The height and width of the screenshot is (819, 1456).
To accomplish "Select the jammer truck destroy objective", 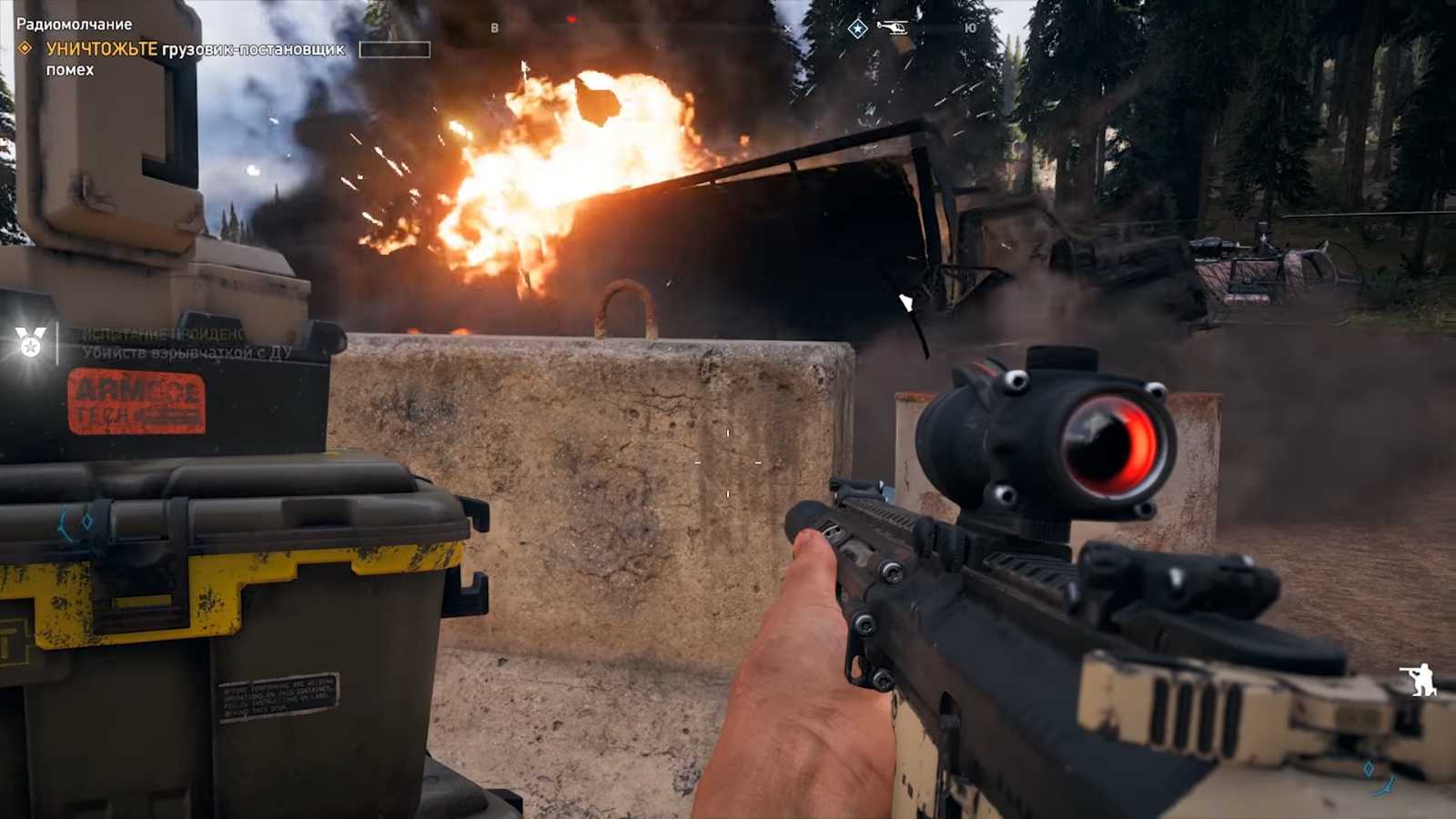I will (x=195, y=50).
